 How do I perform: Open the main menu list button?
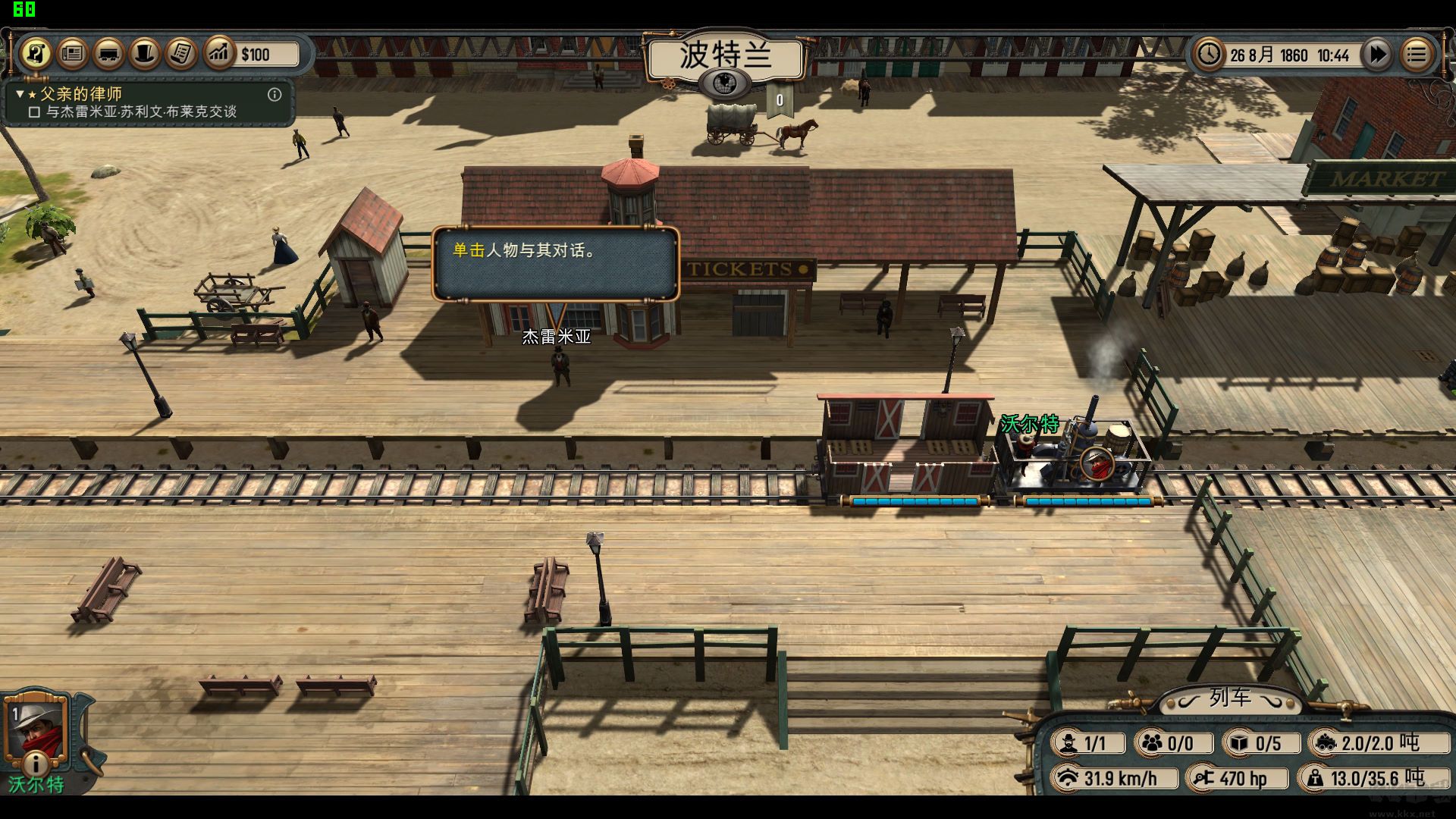(x=1416, y=55)
